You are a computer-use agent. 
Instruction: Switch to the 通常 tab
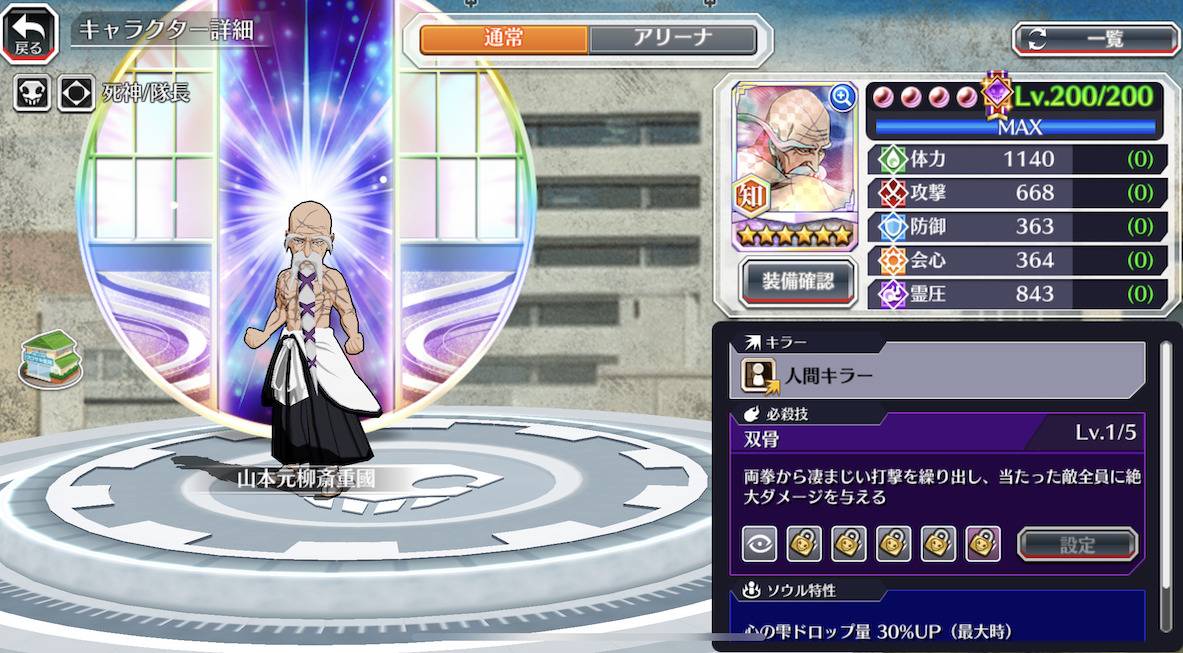tap(504, 39)
